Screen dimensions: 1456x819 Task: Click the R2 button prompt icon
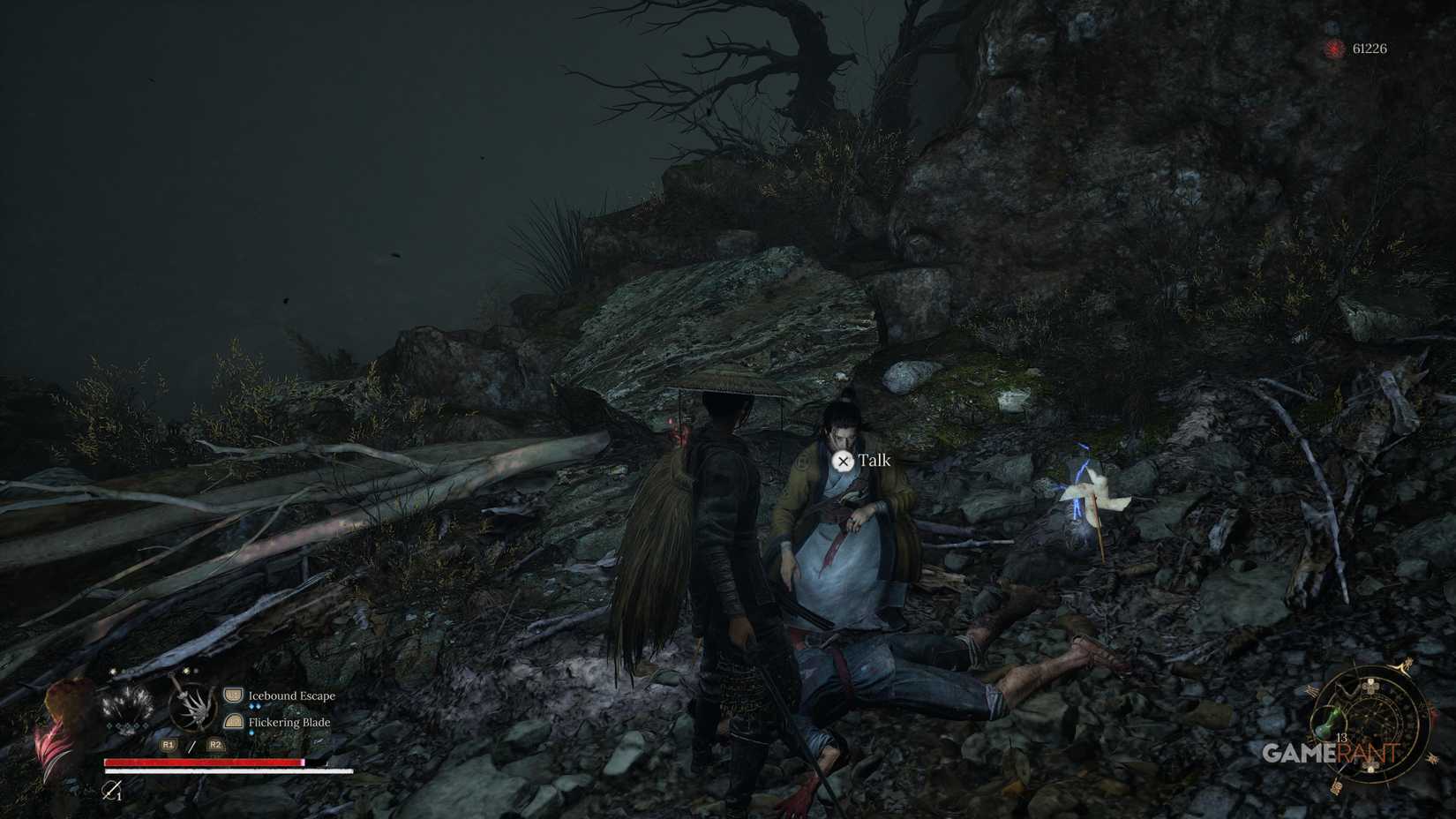click(215, 745)
